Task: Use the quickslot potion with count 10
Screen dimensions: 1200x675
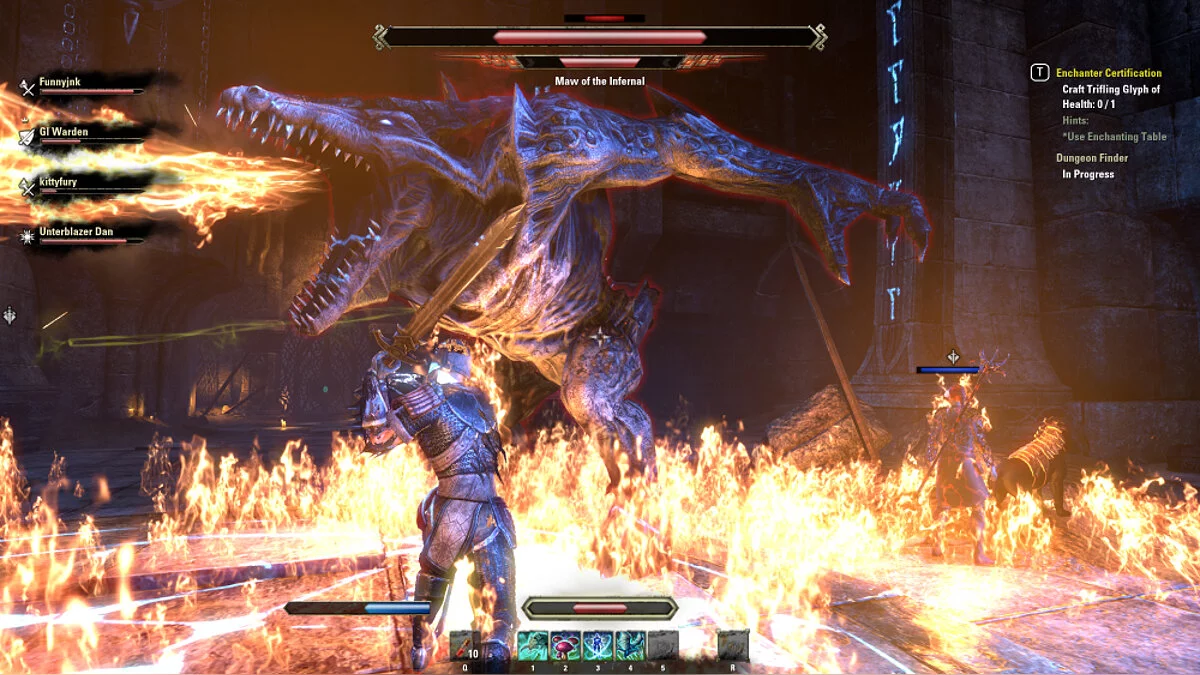Action: (466, 645)
